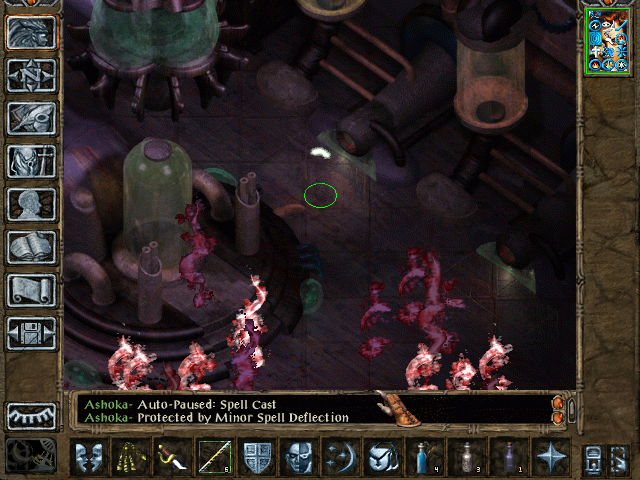Open the inventory screen button
640x480 pixels.
(32, 161)
